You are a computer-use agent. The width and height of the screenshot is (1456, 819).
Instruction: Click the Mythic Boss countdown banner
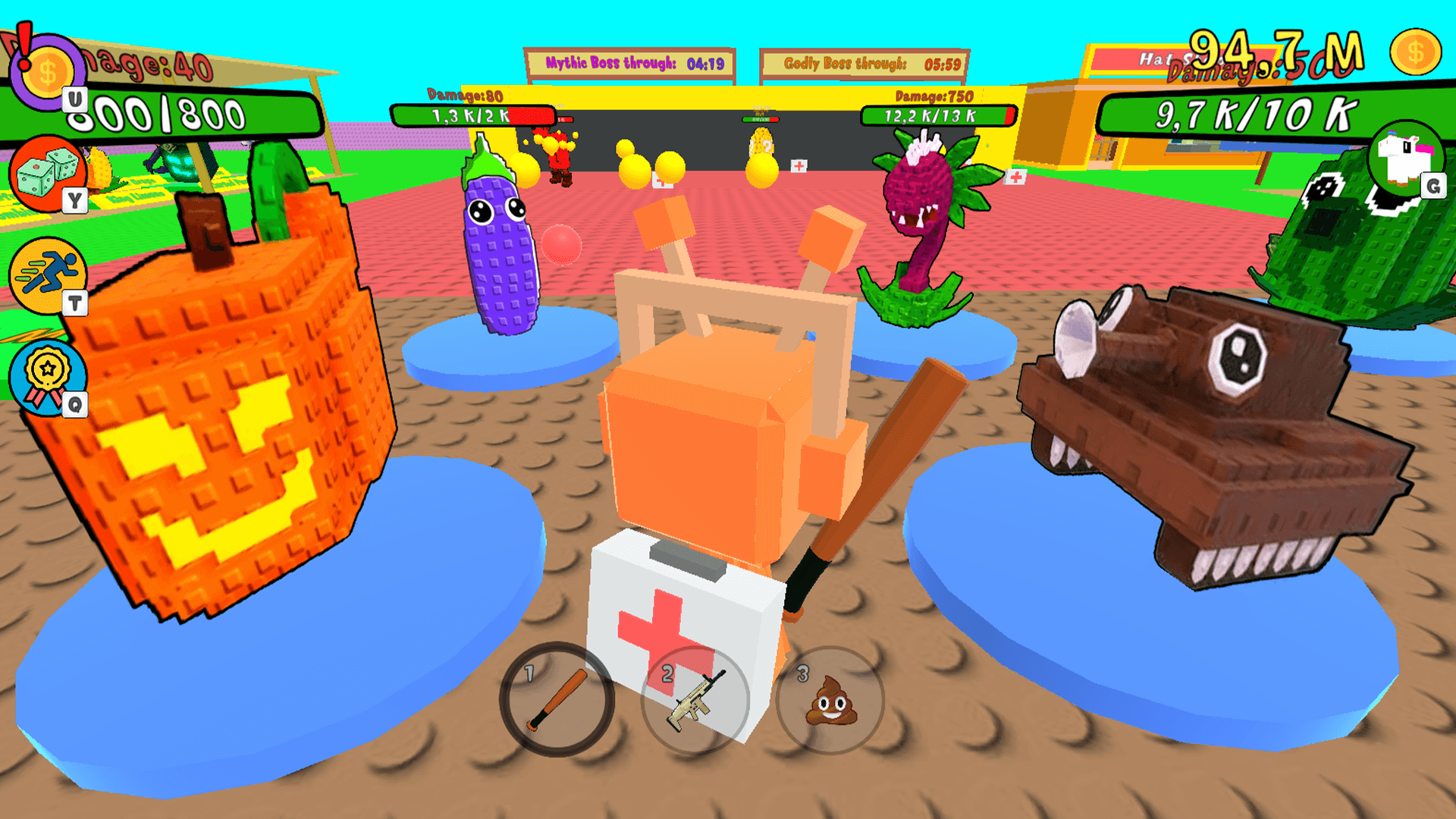pos(629,64)
